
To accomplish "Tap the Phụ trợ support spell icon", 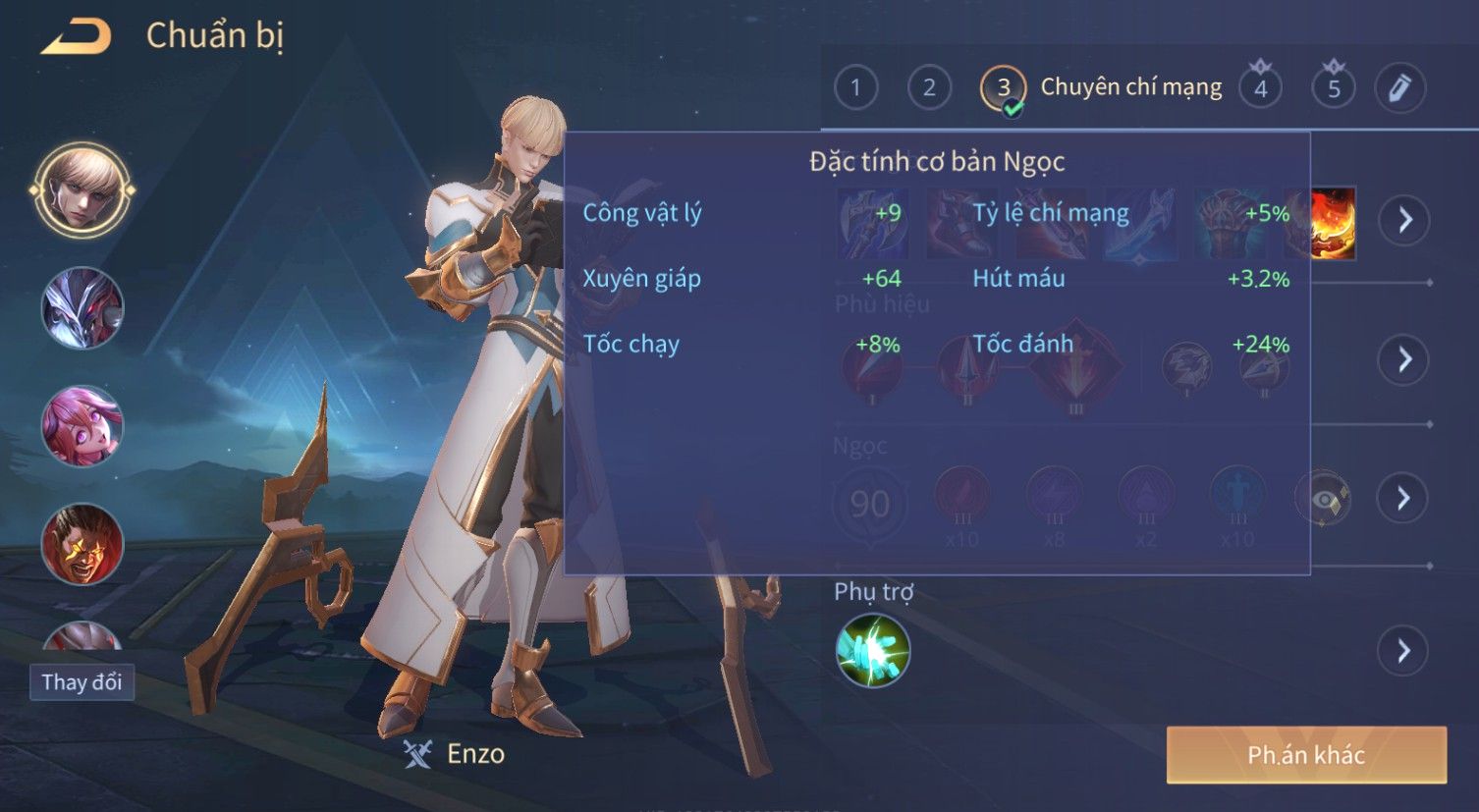I will point(873,650).
